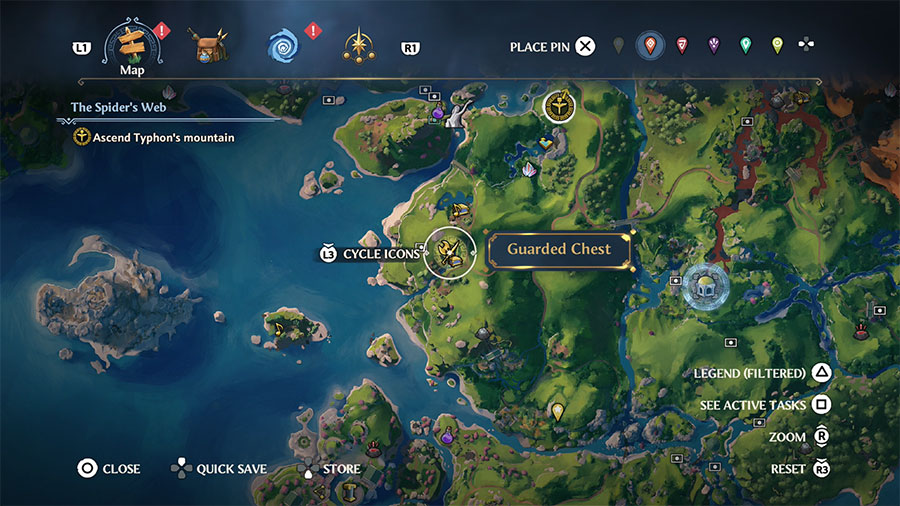The height and width of the screenshot is (506, 900).
Task: Select the blue chest icon on map
Action: 545,143
